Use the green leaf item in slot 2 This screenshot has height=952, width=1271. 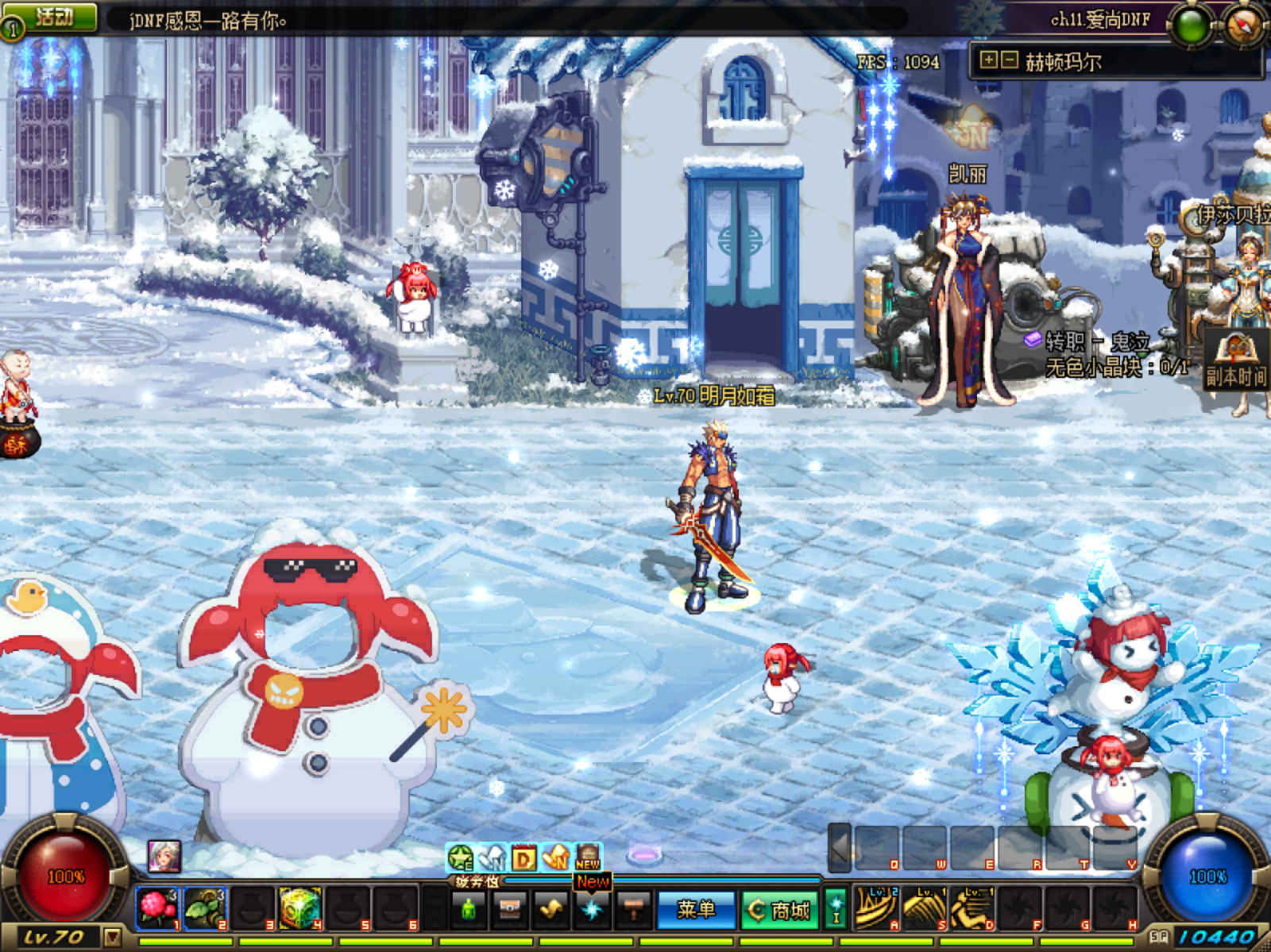[x=205, y=908]
